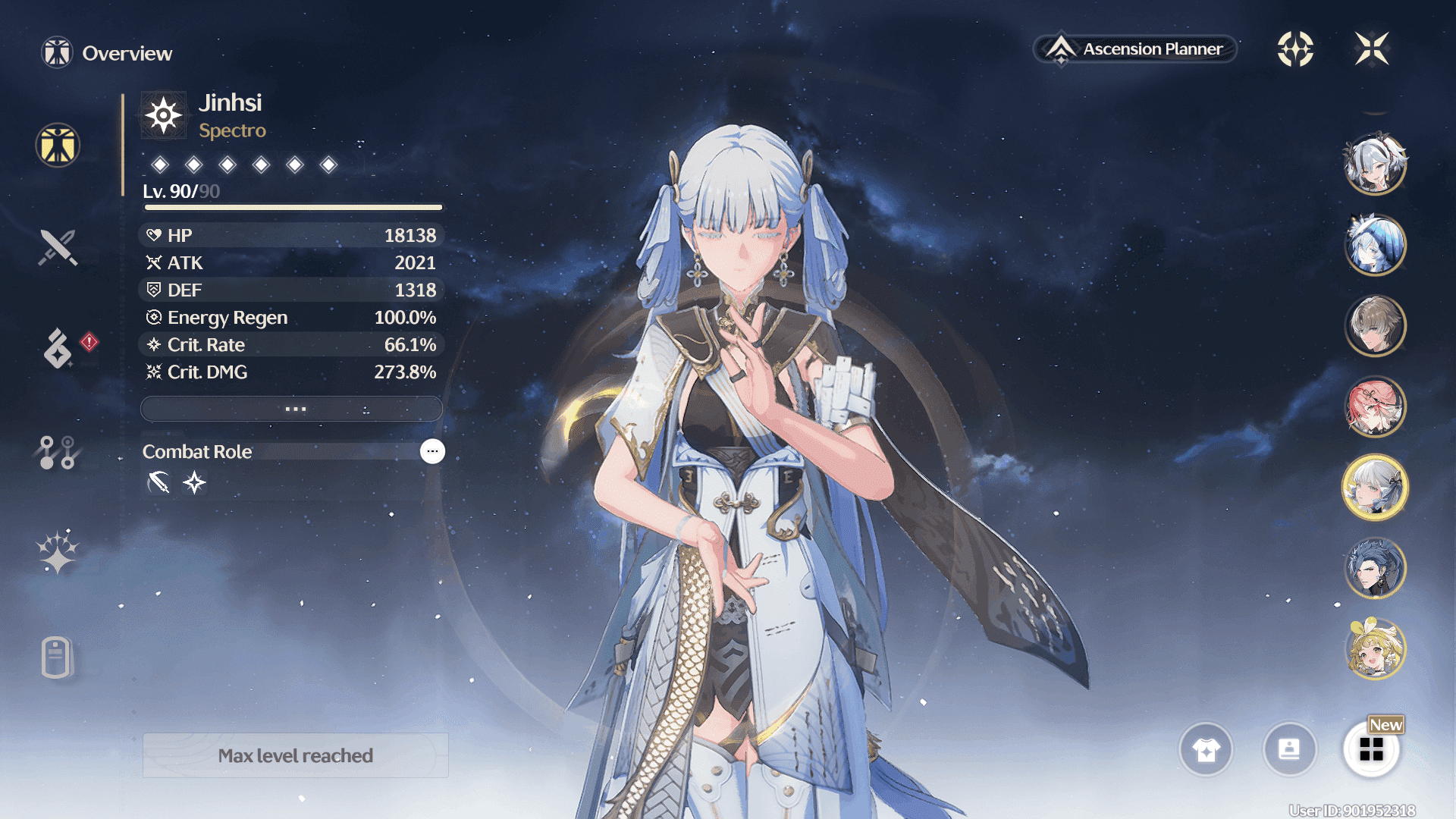Screen dimensions: 1456x819
Task: Open the Echoes tab with red alert
Action: point(59,348)
